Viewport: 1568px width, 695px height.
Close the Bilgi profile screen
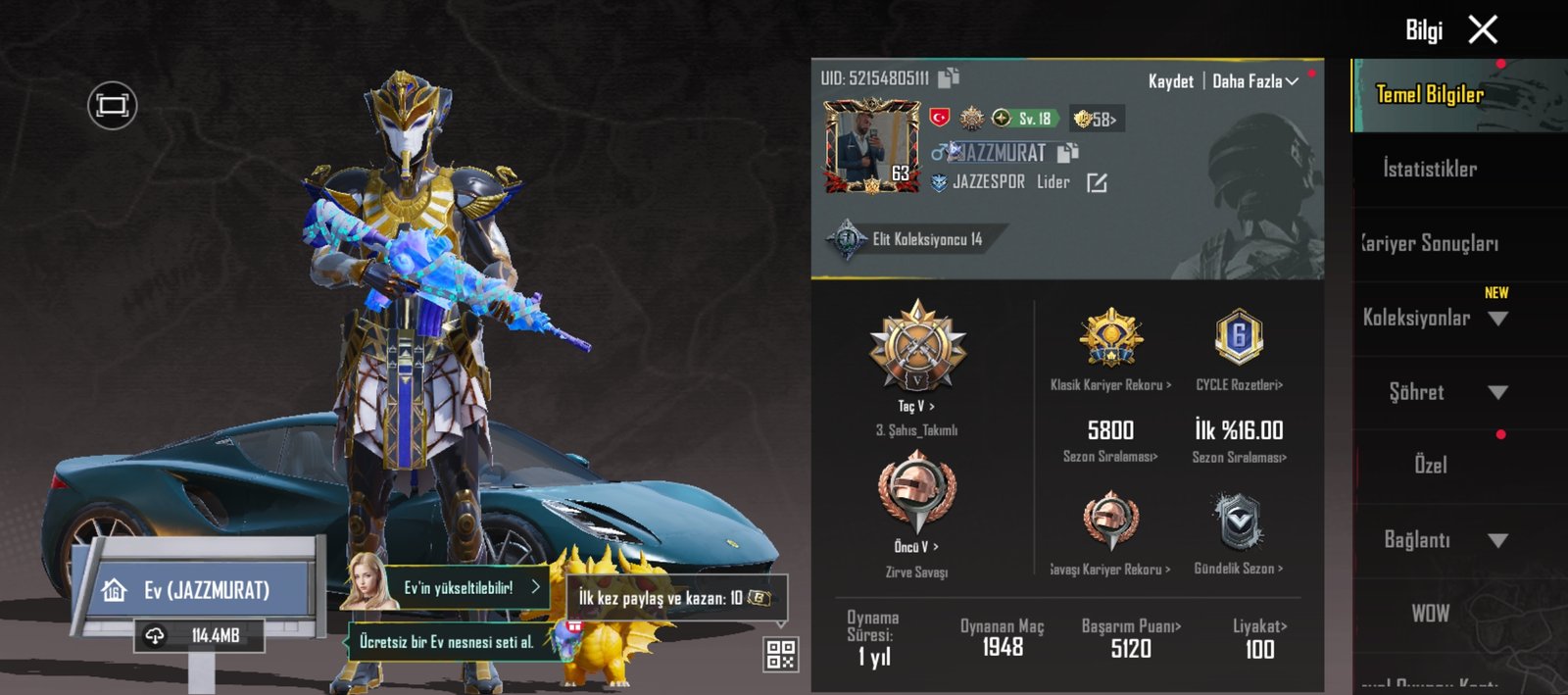point(1483,30)
